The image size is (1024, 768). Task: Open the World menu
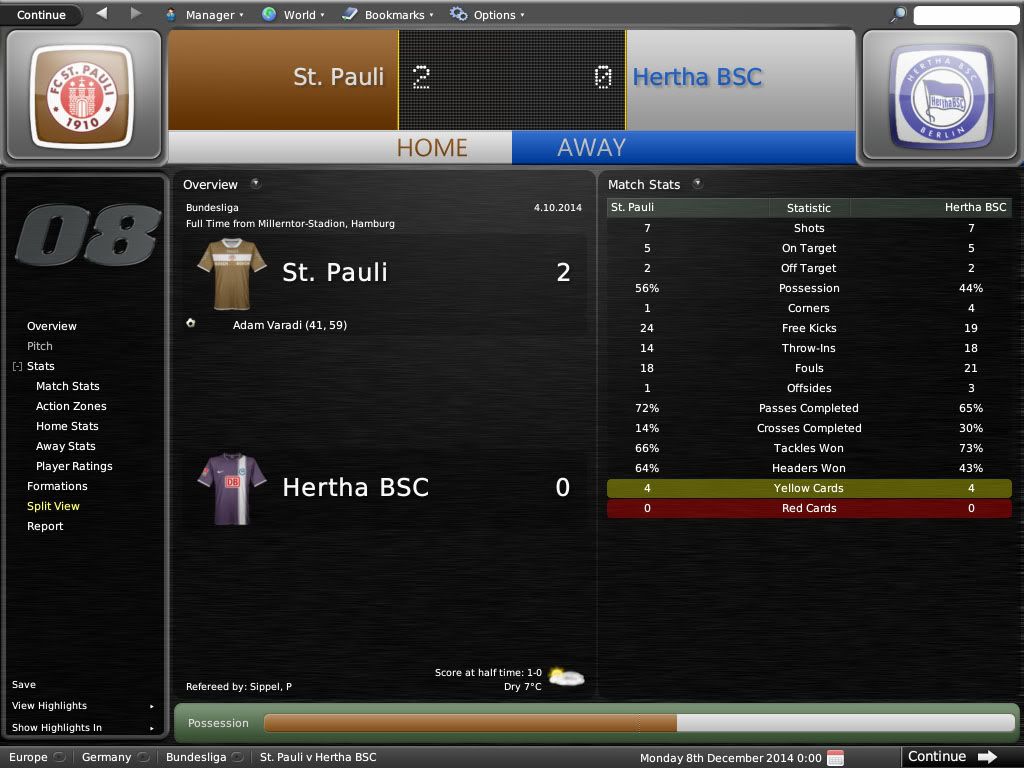click(x=293, y=15)
